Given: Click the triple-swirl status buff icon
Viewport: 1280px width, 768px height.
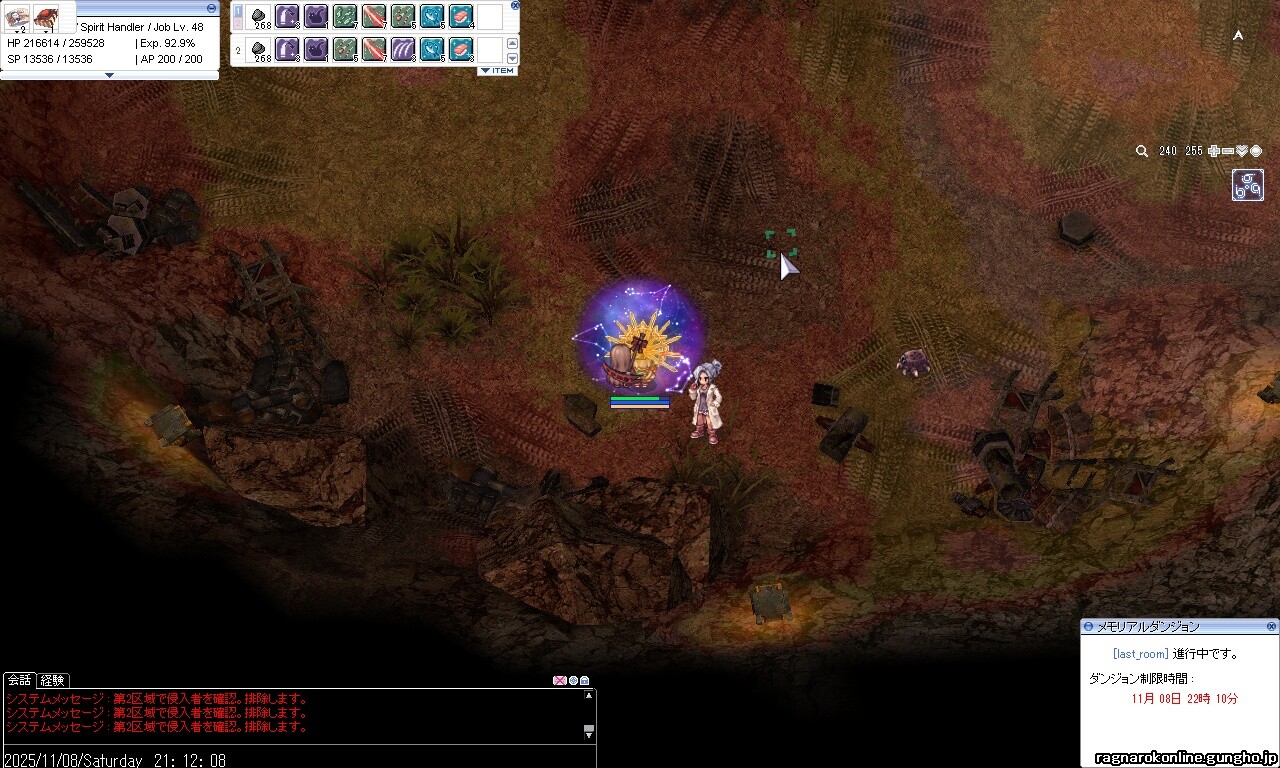Looking at the screenshot, I should pyautogui.click(x=1248, y=185).
